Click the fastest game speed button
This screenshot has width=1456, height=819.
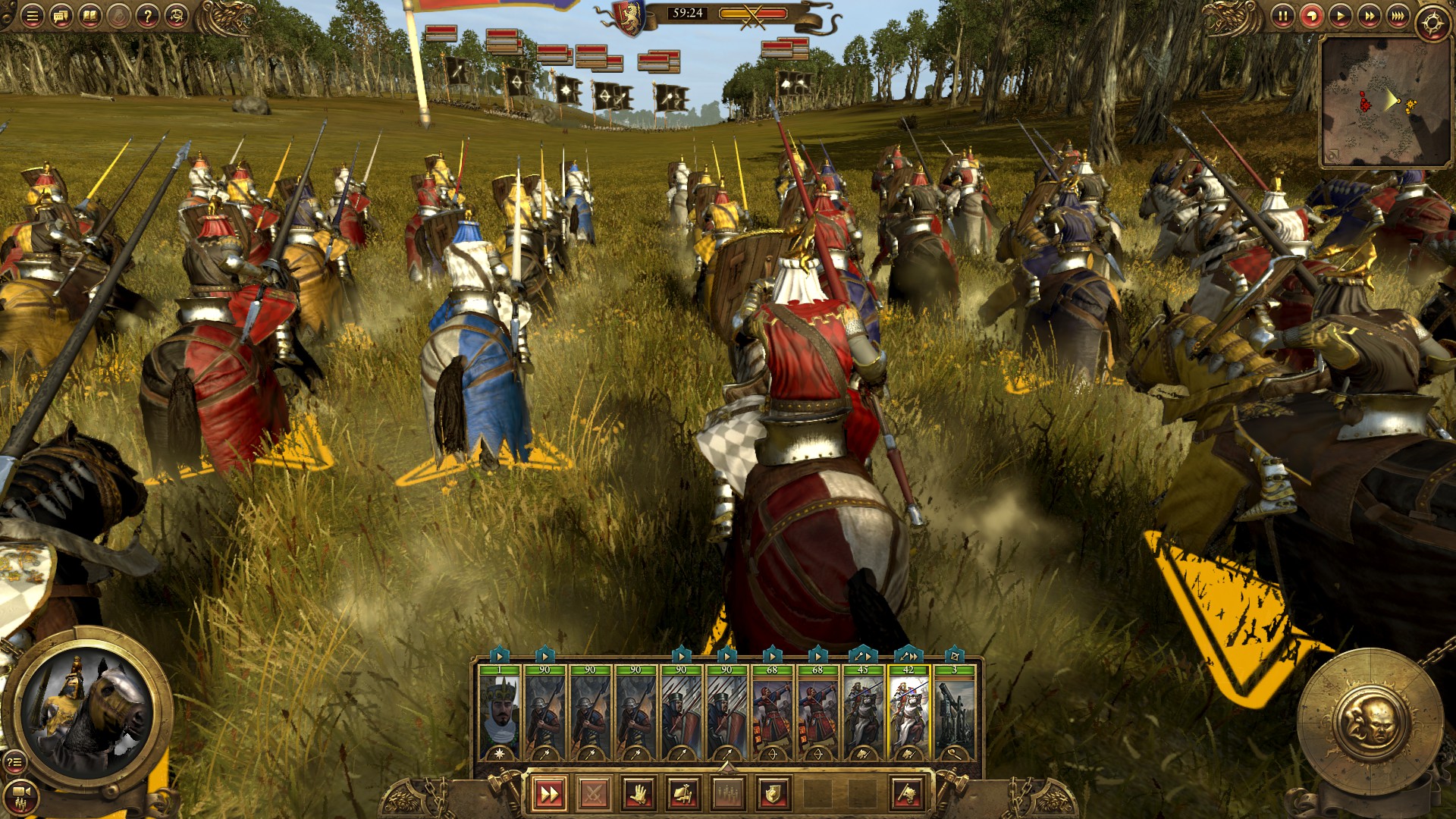pyautogui.click(x=1397, y=14)
